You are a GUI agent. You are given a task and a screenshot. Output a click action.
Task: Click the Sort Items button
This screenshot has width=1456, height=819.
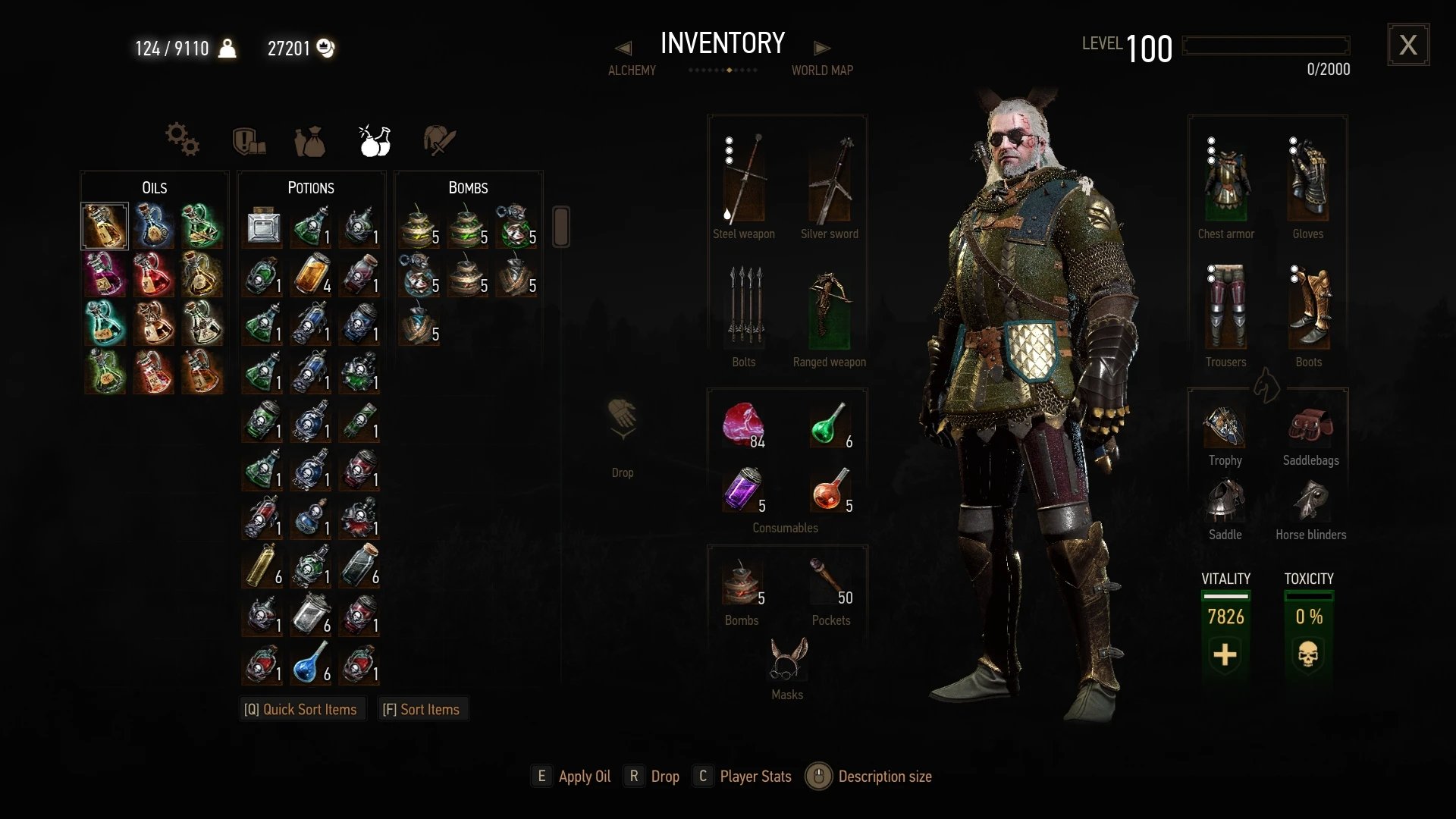coord(422,709)
